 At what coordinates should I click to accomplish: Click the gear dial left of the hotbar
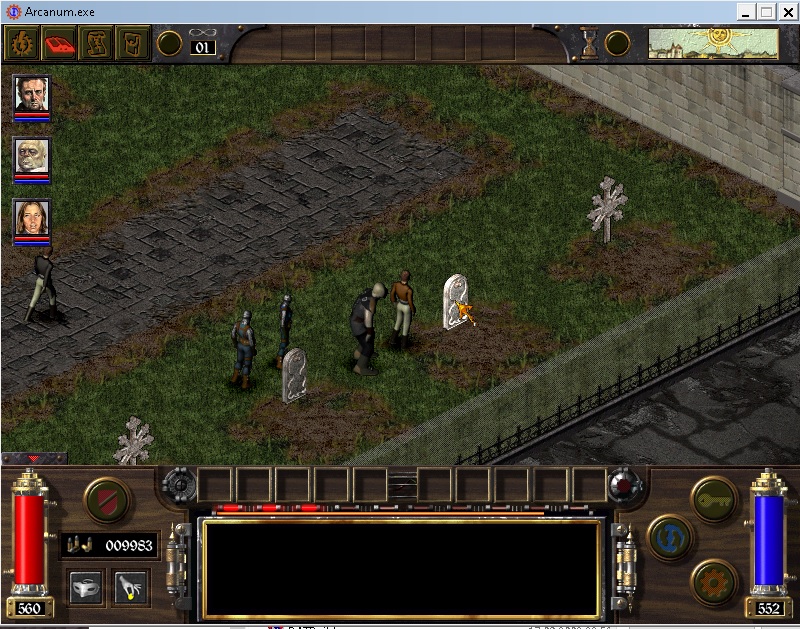pyautogui.click(x=180, y=486)
